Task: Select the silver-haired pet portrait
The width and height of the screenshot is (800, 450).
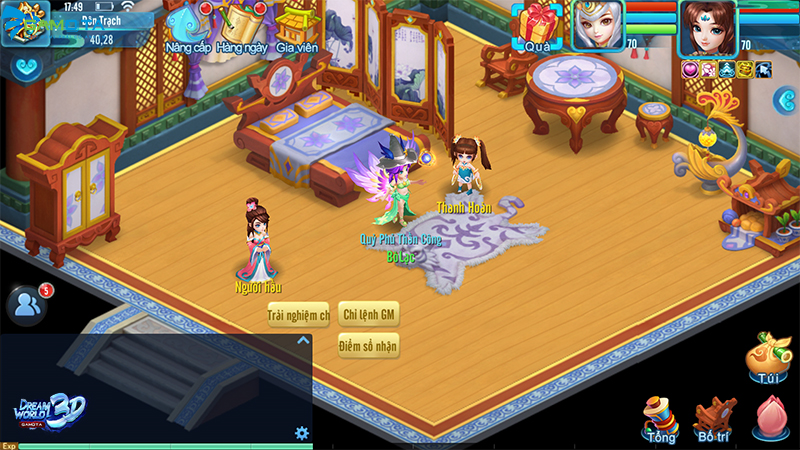Action: (597, 25)
